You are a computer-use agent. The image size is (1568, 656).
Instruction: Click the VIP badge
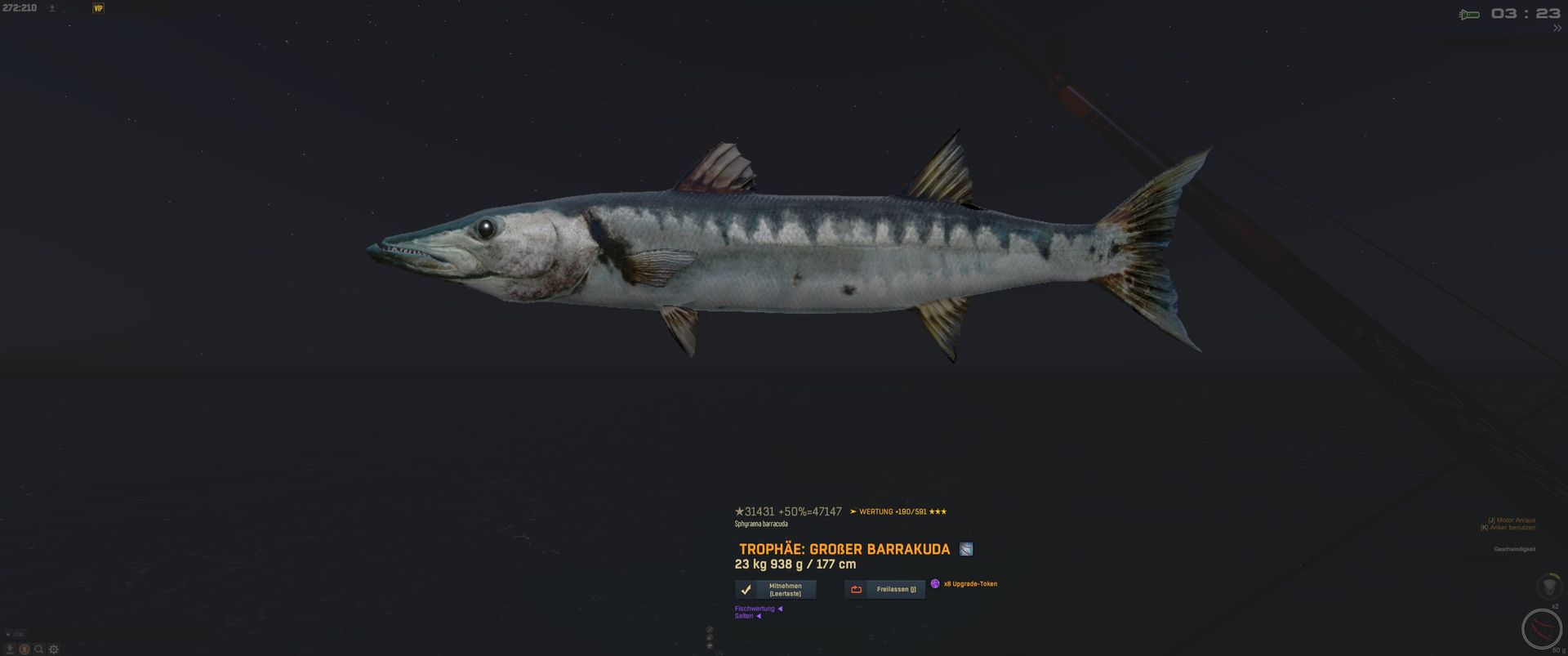point(98,8)
